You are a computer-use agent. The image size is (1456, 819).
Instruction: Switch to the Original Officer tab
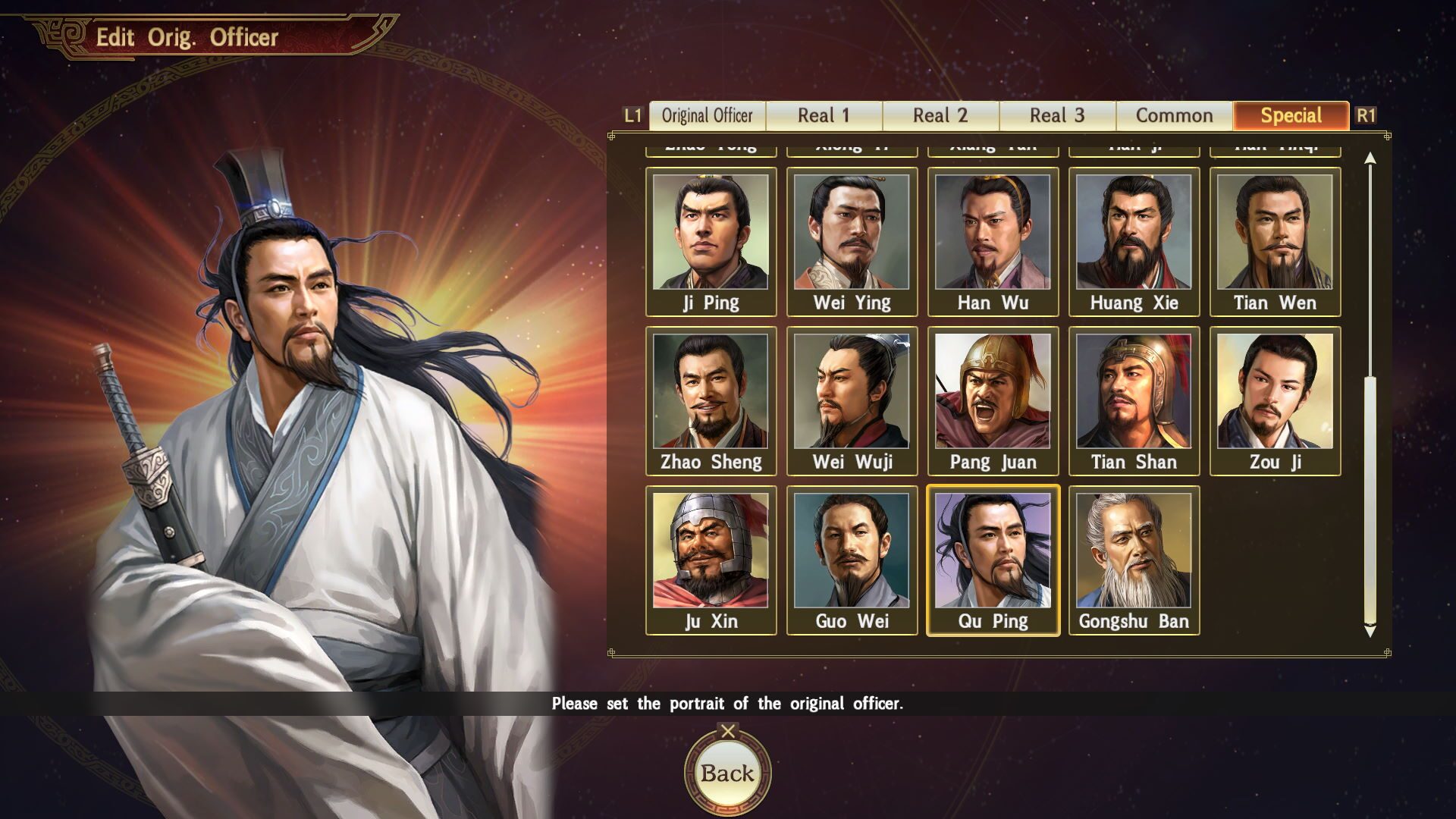pyautogui.click(x=707, y=116)
